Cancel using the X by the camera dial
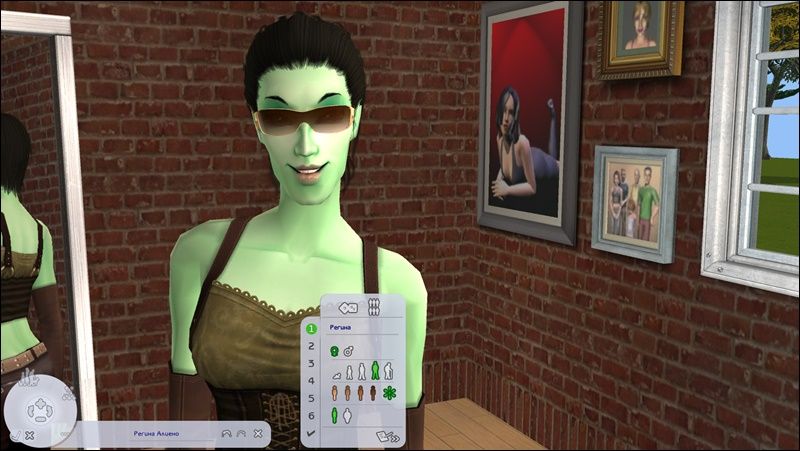Viewport: 800px width, 451px height. pos(30,436)
